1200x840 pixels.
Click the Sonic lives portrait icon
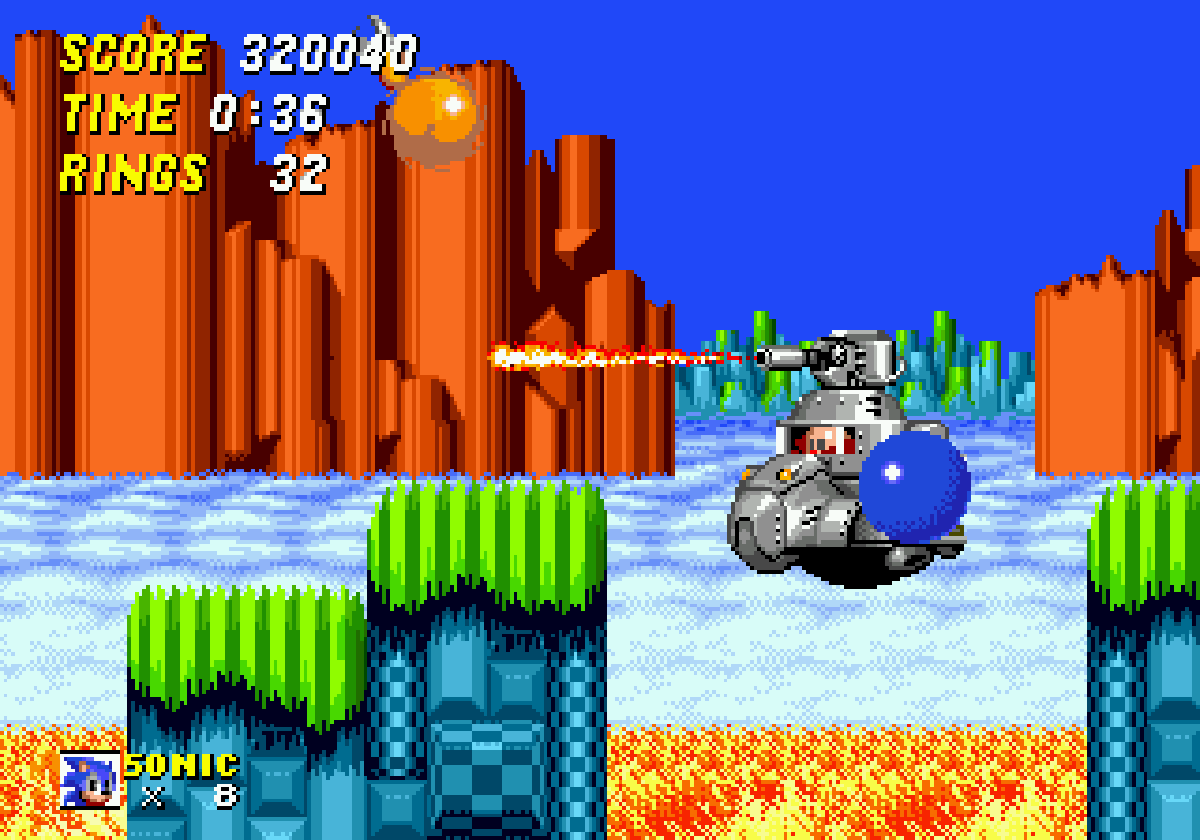(x=89, y=779)
